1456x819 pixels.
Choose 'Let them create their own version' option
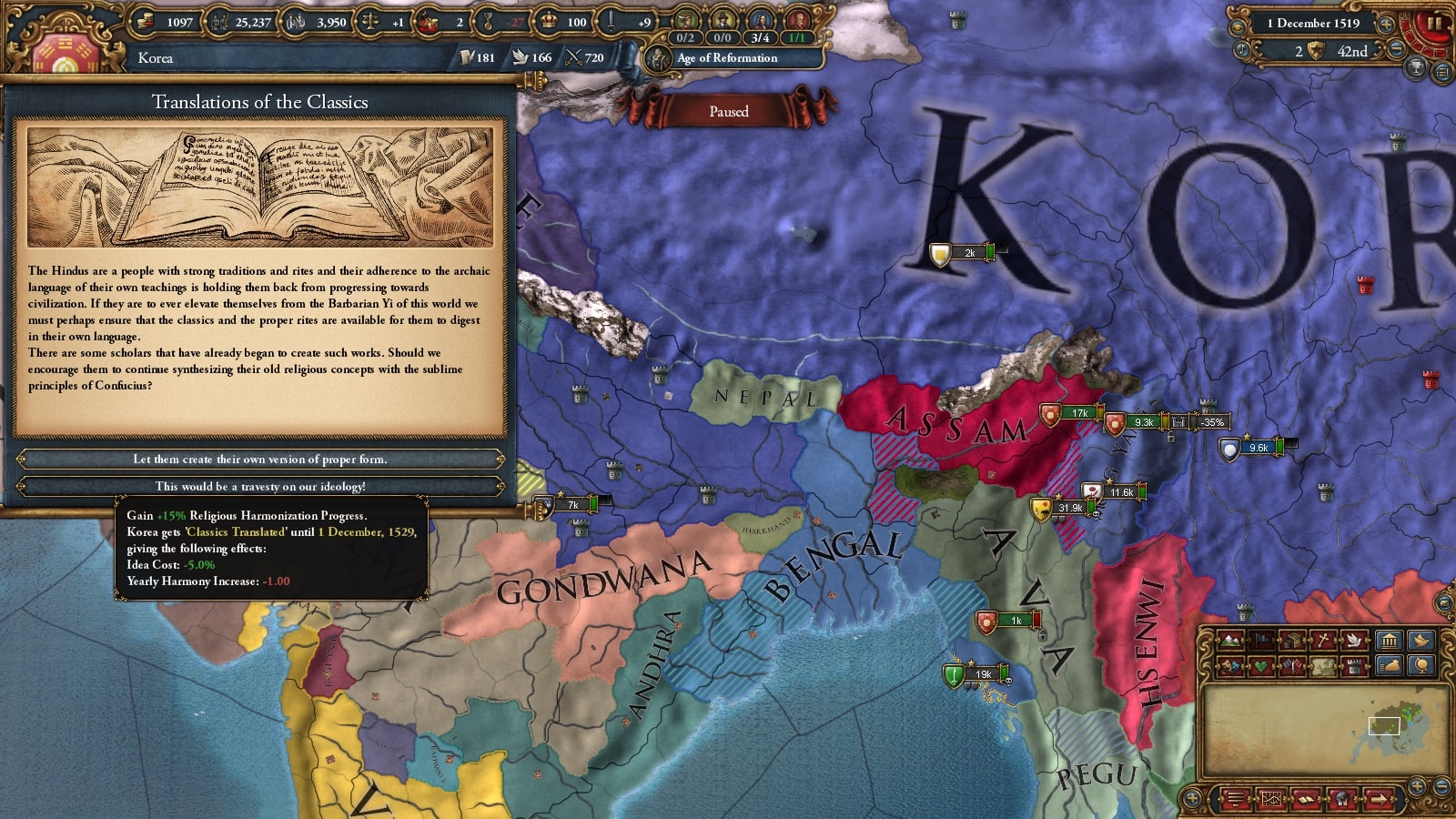(260, 459)
